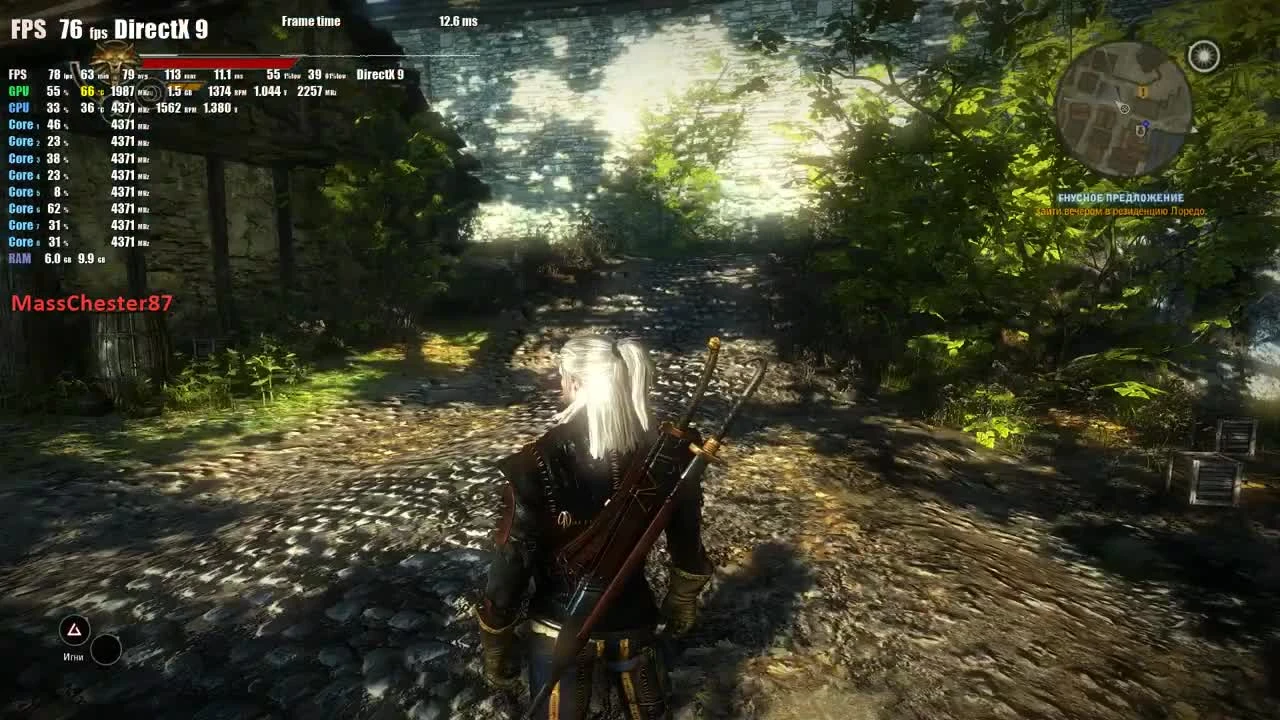The width and height of the screenshot is (1280, 720).
Task: Click the empty item slot circle next to Igni
Action: (x=104, y=650)
